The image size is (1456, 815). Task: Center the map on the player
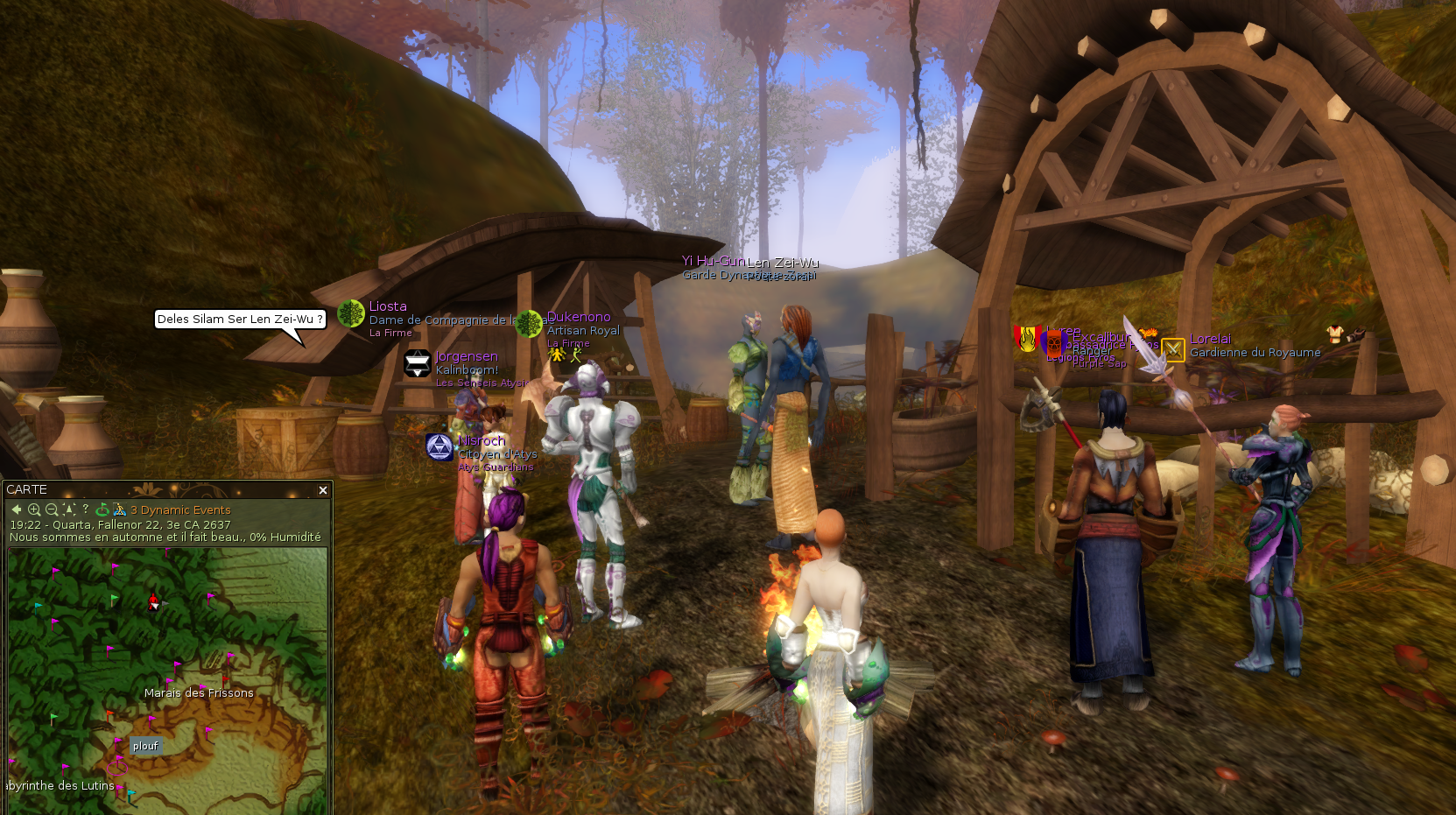point(68,509)
